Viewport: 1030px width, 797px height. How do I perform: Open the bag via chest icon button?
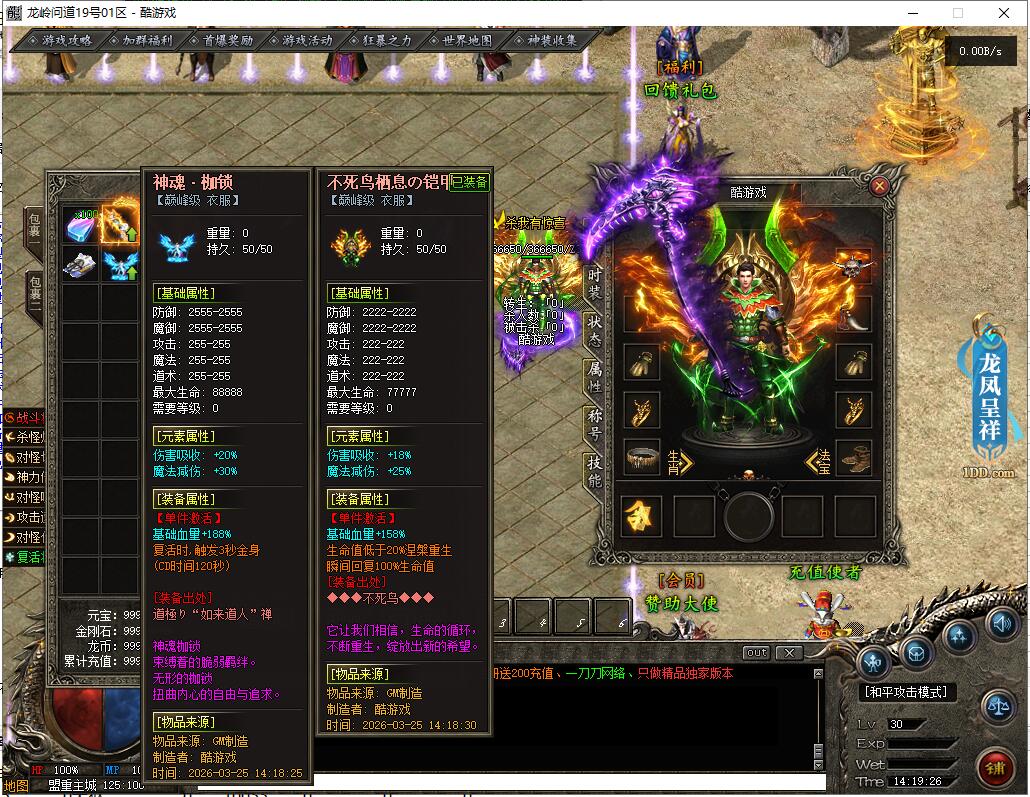[x=915, y=652]
